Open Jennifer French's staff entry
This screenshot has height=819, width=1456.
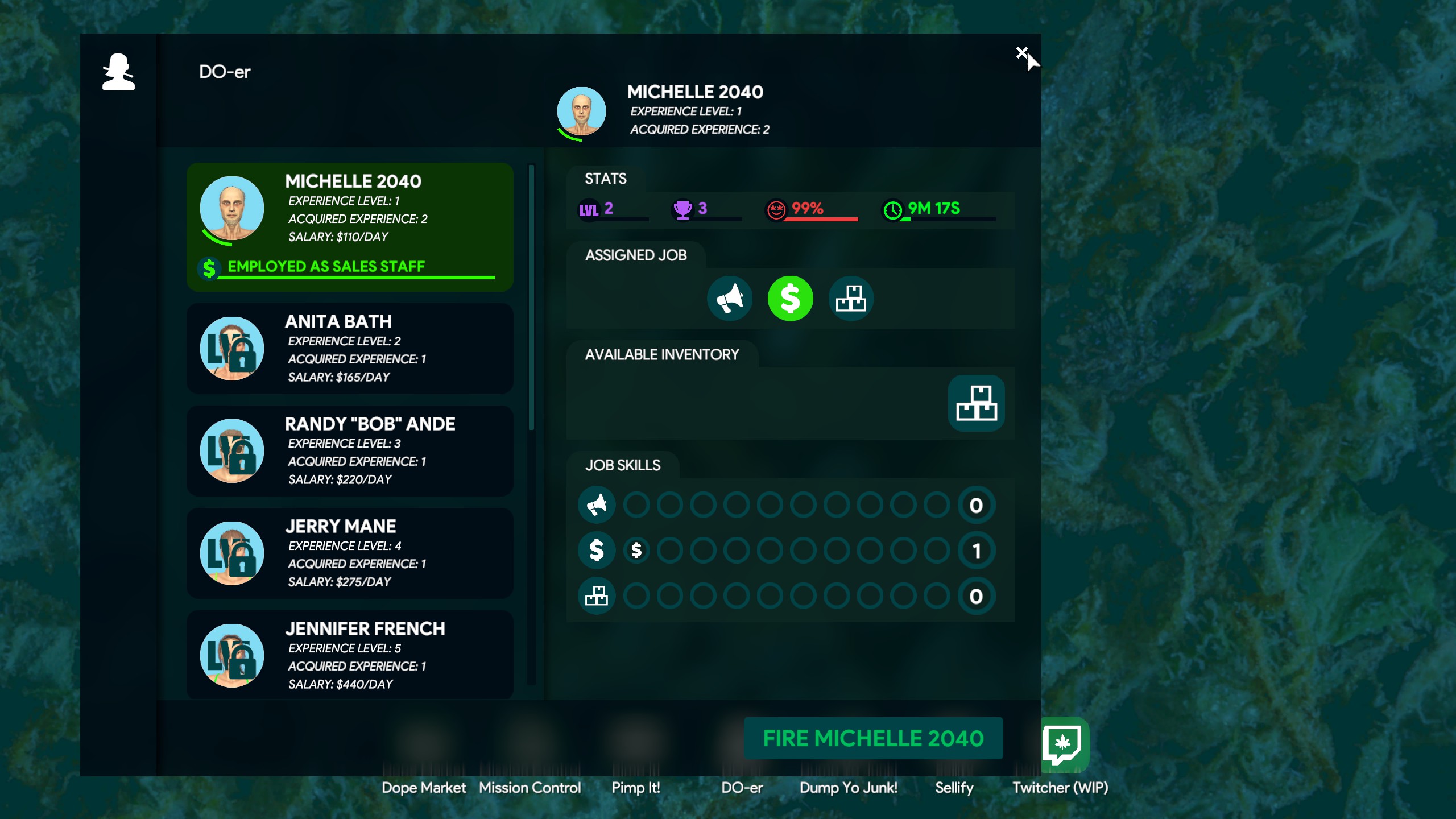(x=350, y=655)
